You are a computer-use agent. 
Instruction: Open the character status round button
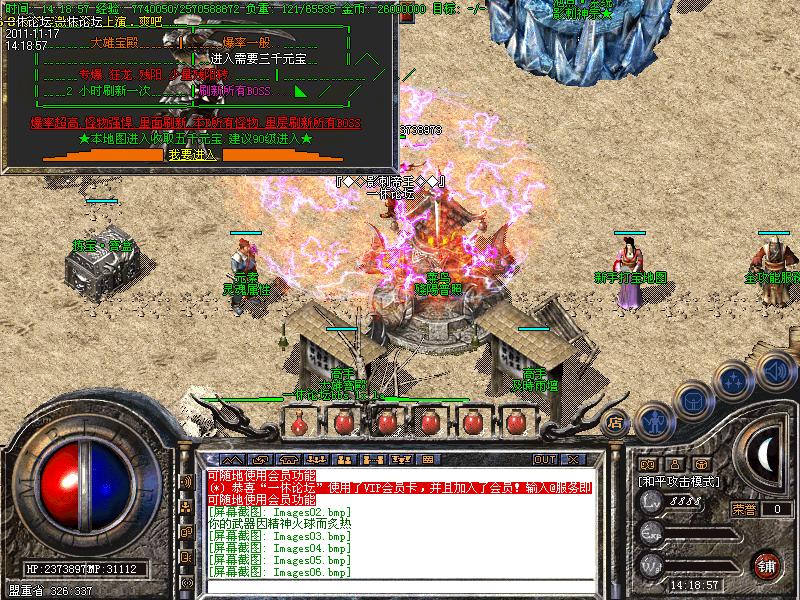(x=653, y=421)
